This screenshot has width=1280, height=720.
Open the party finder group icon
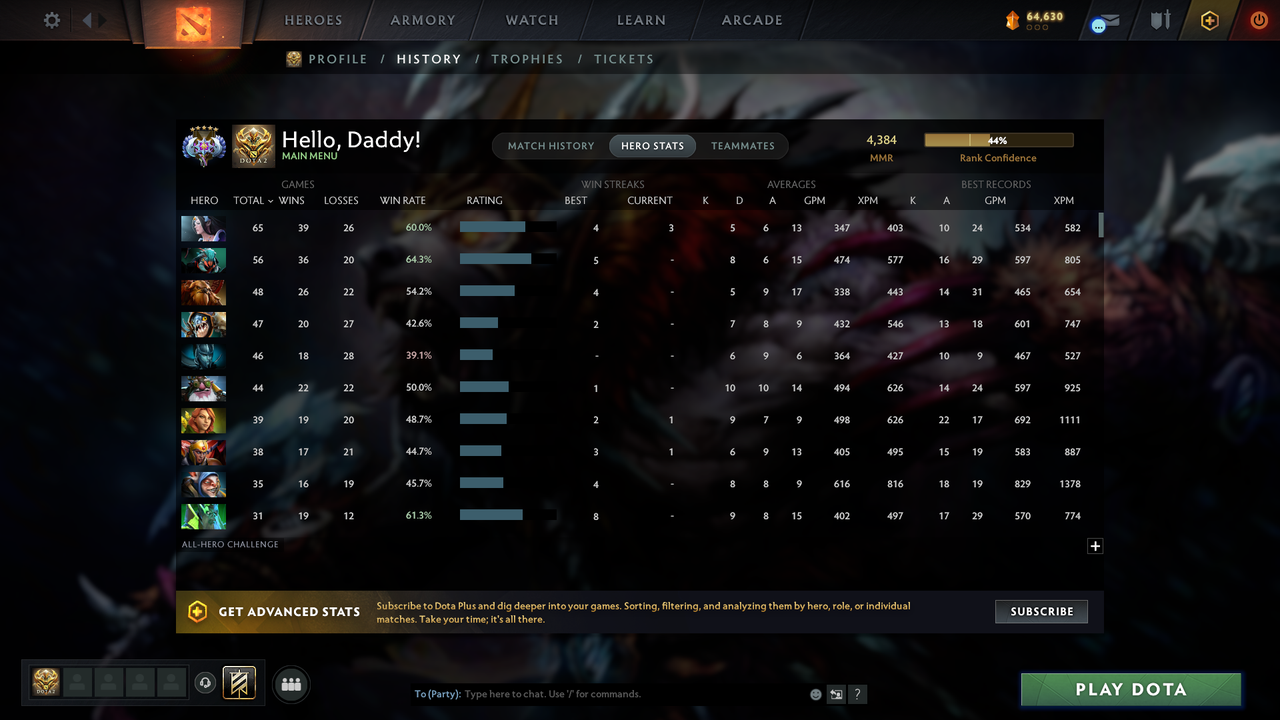[290, 684]
